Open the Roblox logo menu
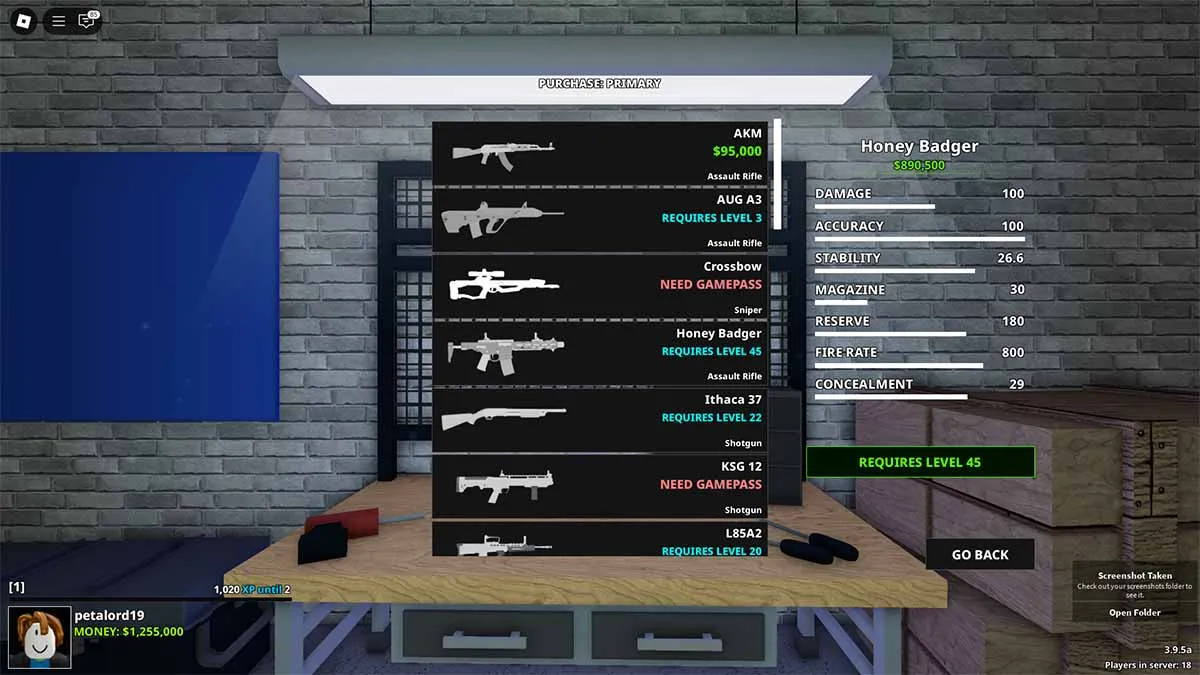Viewport: 1200px width, 675px height. 24,20
